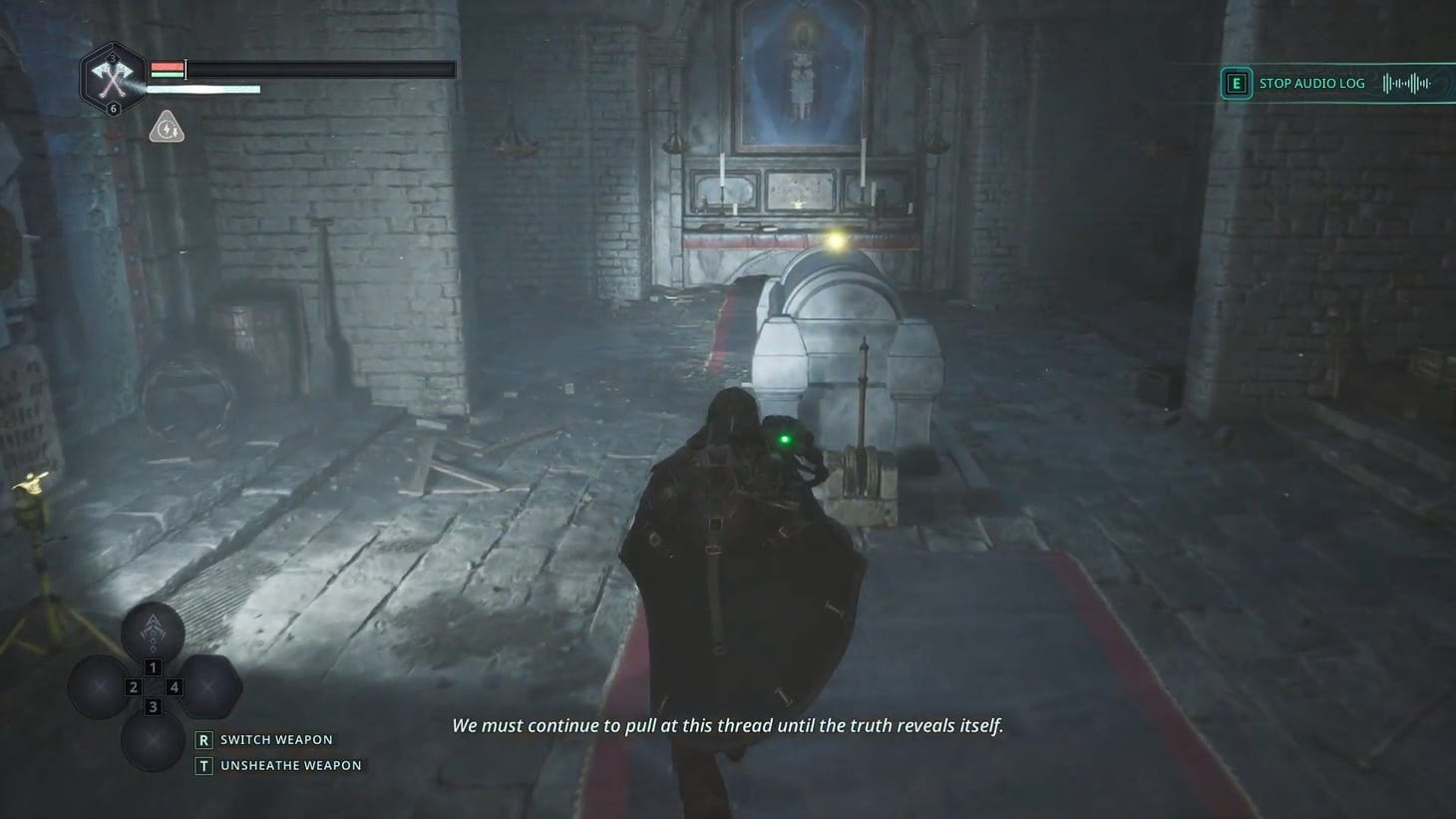Expand quick slot 2 on the D-pad

click(133, 687)
